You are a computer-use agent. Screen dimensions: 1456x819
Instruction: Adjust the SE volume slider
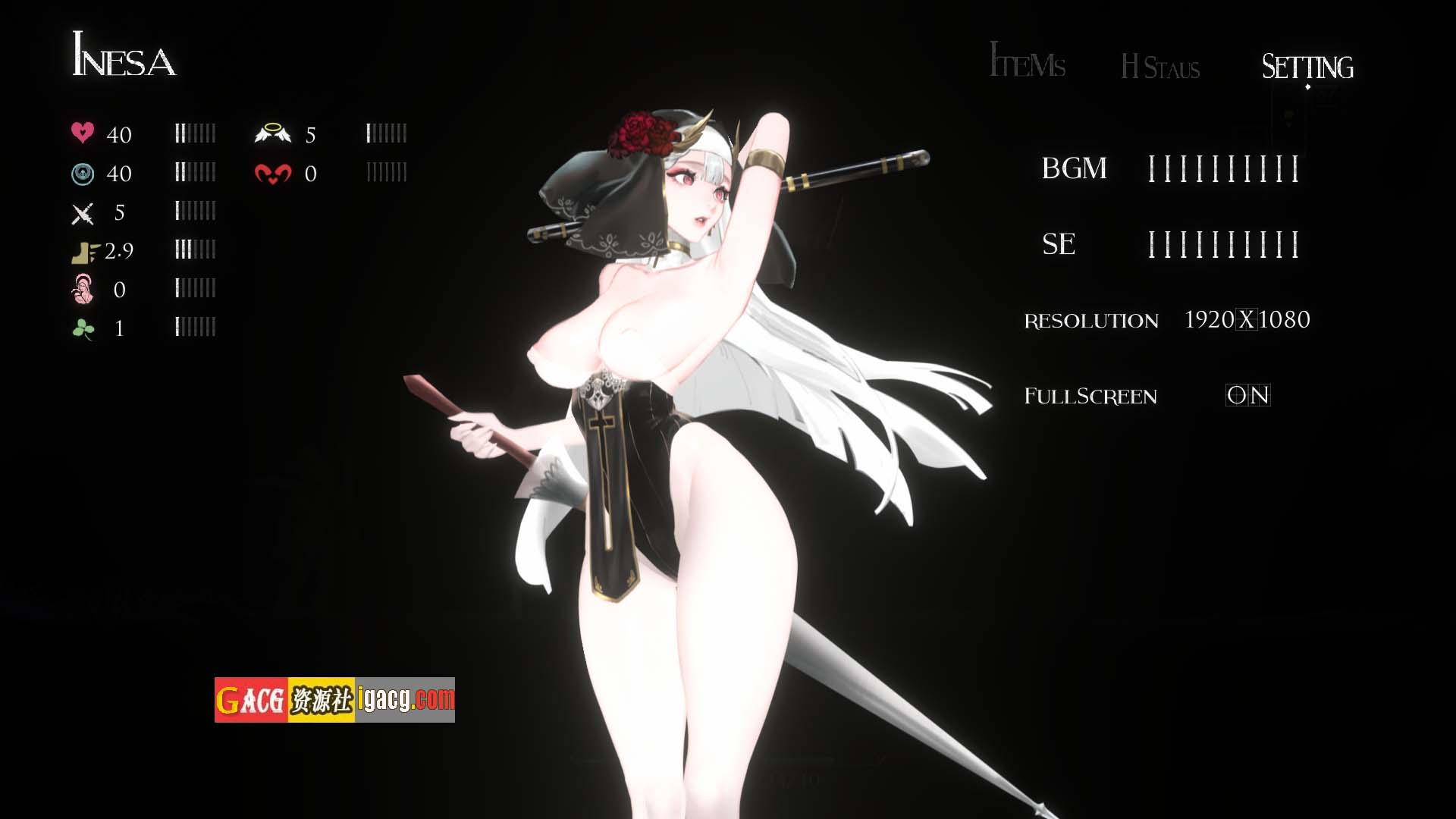click(1223, 244)
